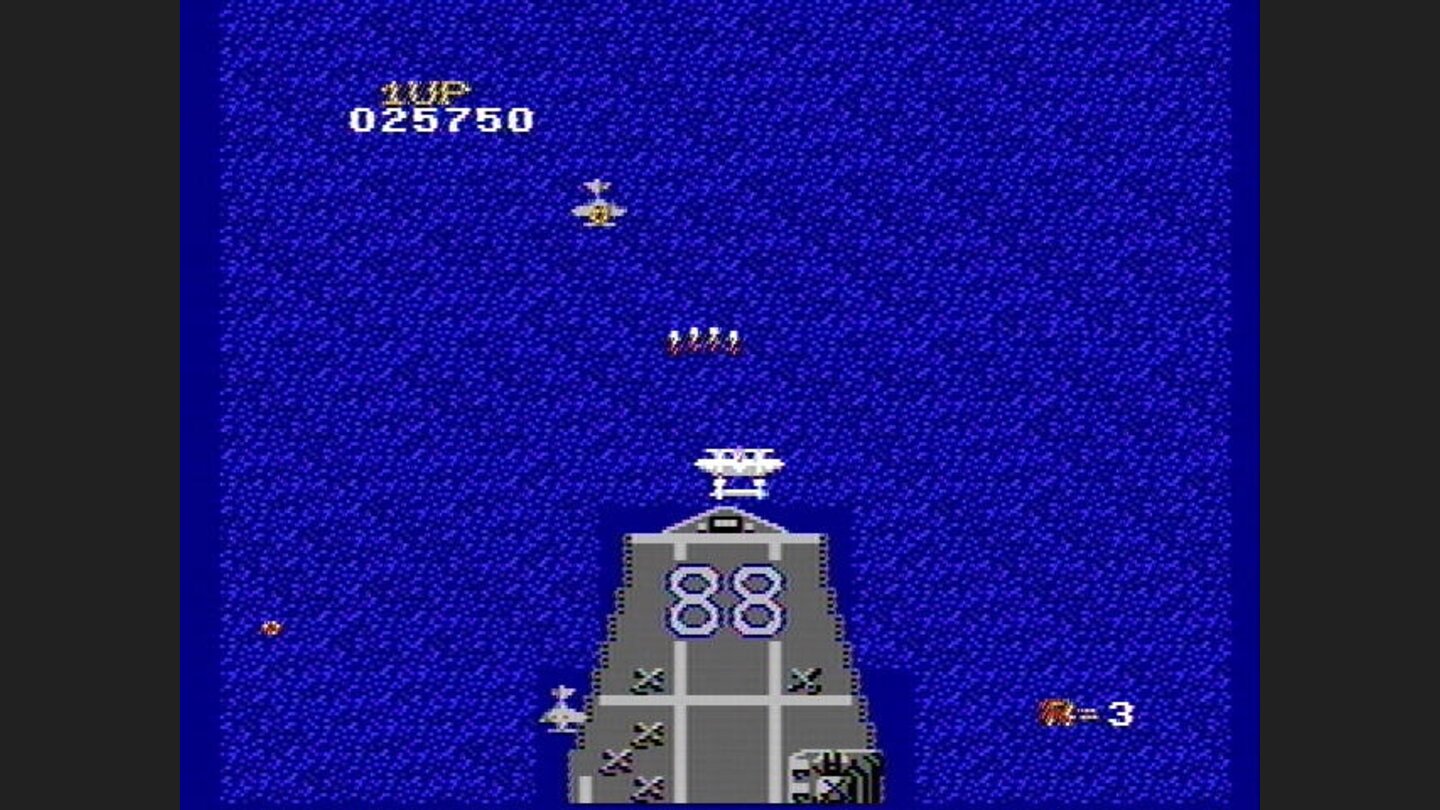Viewport: 1440px width, 810px height.
Task: Click the lives counter reading 3
Action: pyautogui.click(x=1123, y=712)
